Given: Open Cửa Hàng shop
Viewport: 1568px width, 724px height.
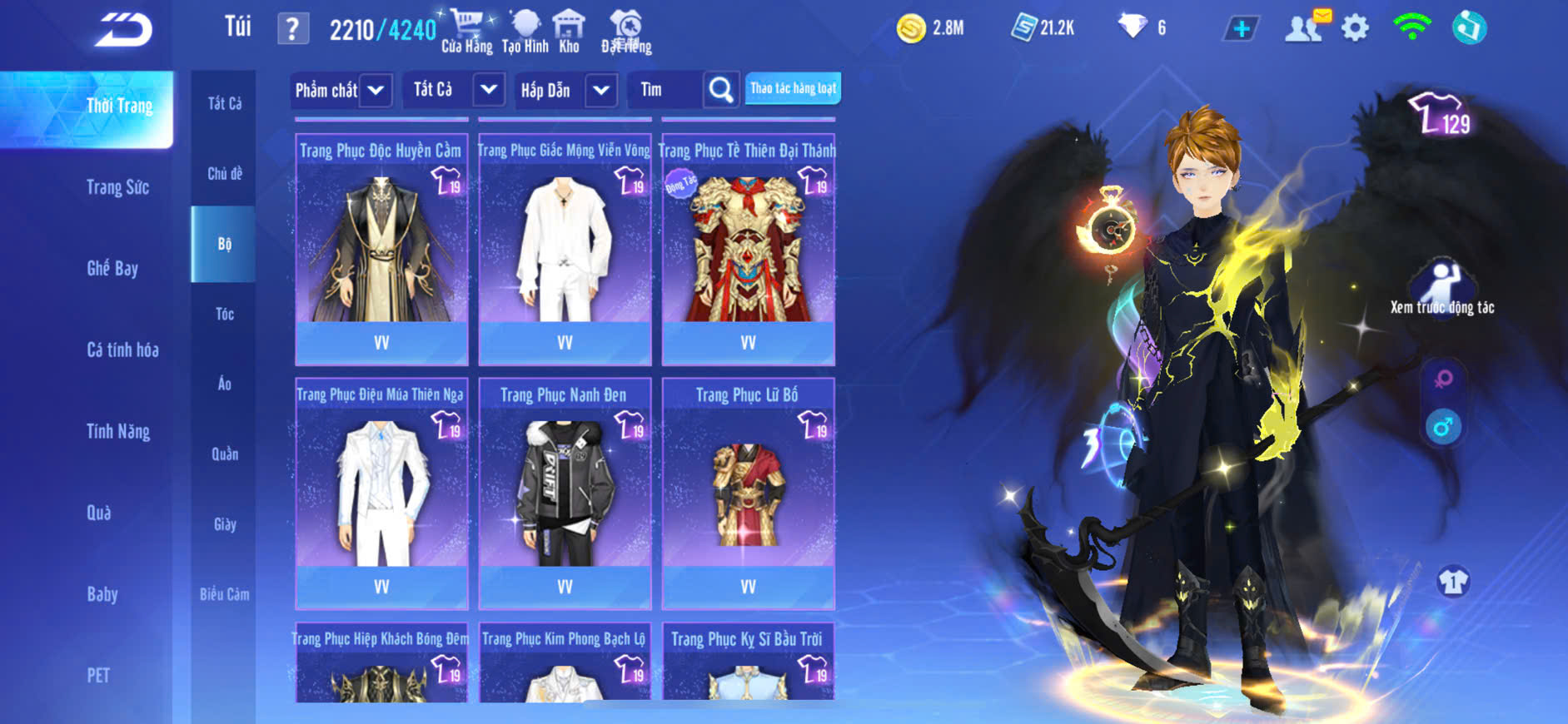Looking at the screenshot, I should point(466,32).
